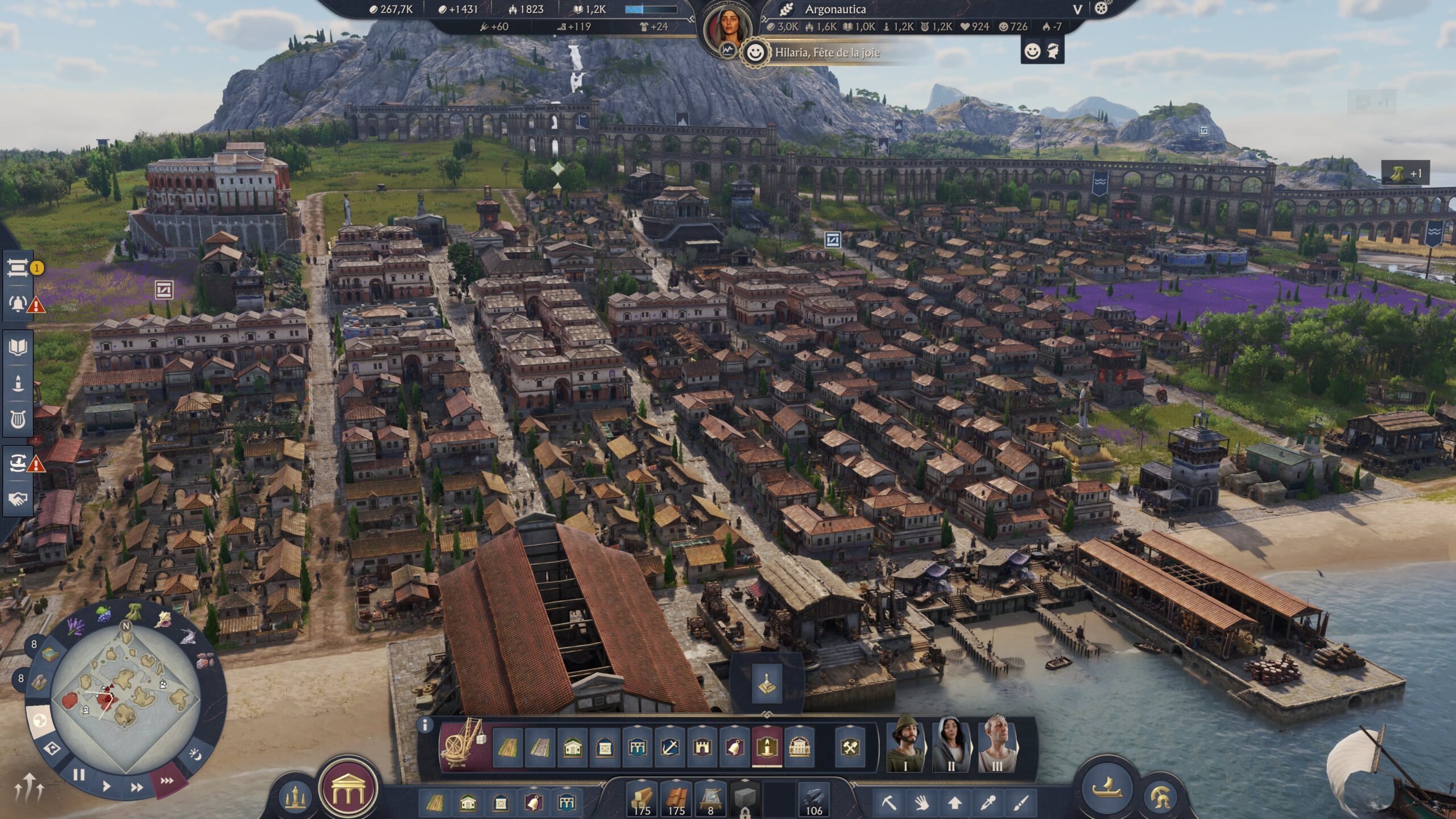Open the trade routes ship menu

click(x=18, y=464)
